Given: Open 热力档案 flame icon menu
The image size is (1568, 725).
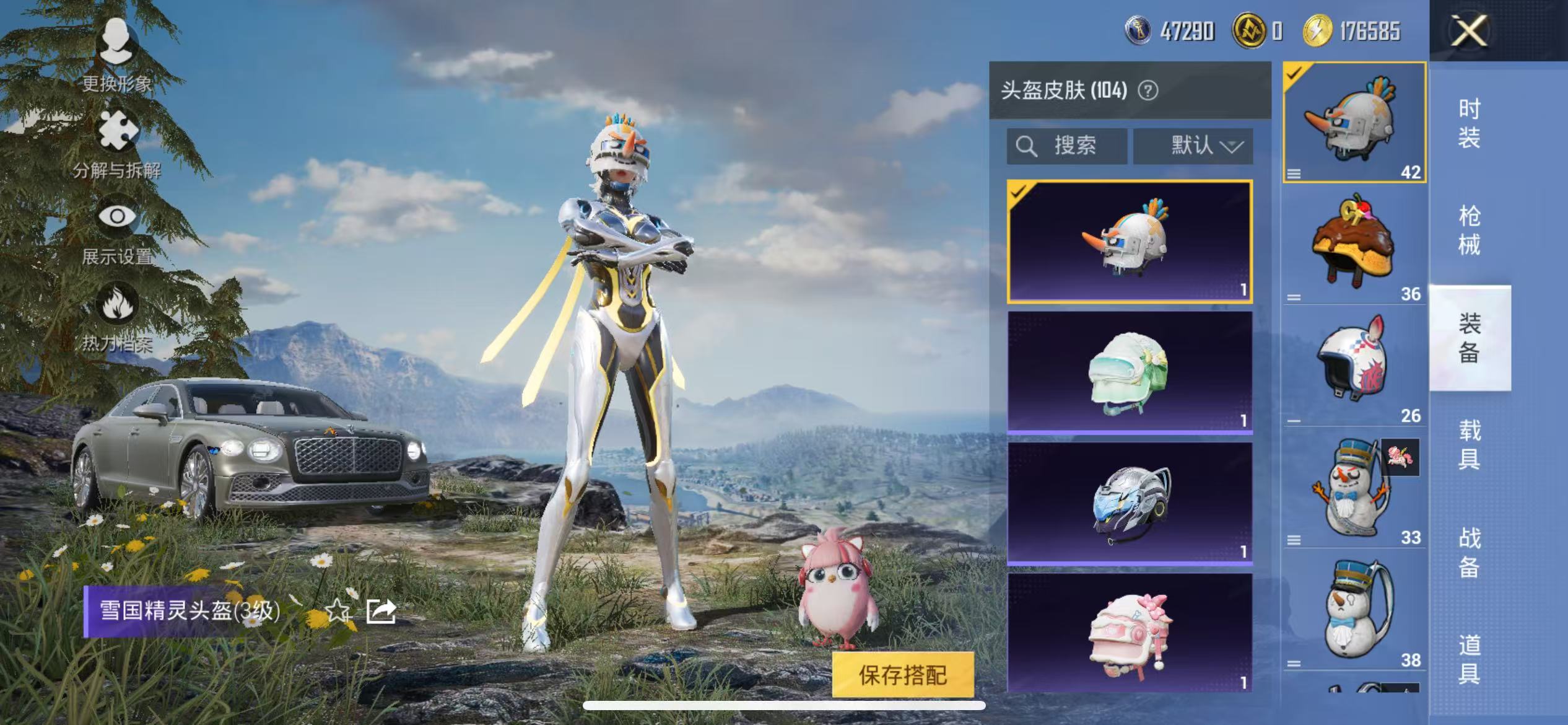Looking at the screenshot, I should [116, 316].
